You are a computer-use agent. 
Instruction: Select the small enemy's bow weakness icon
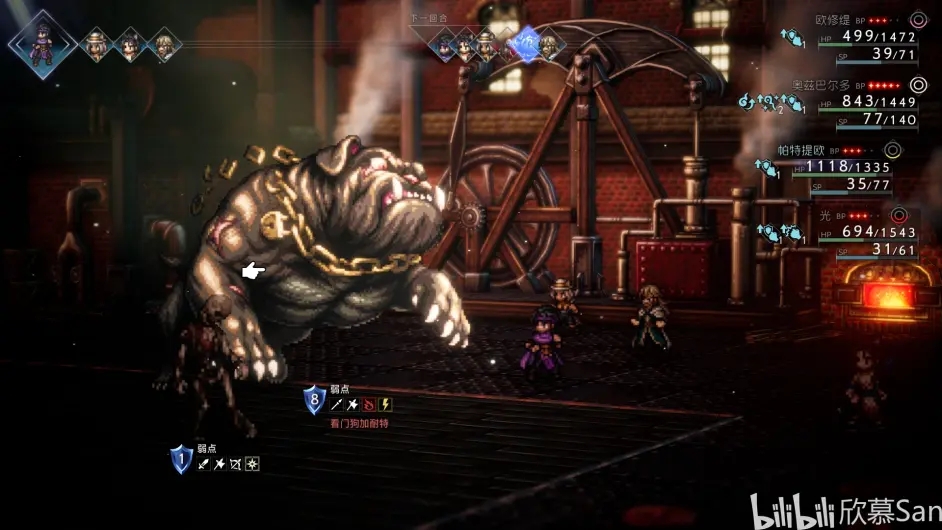click(x=237, y=464)
